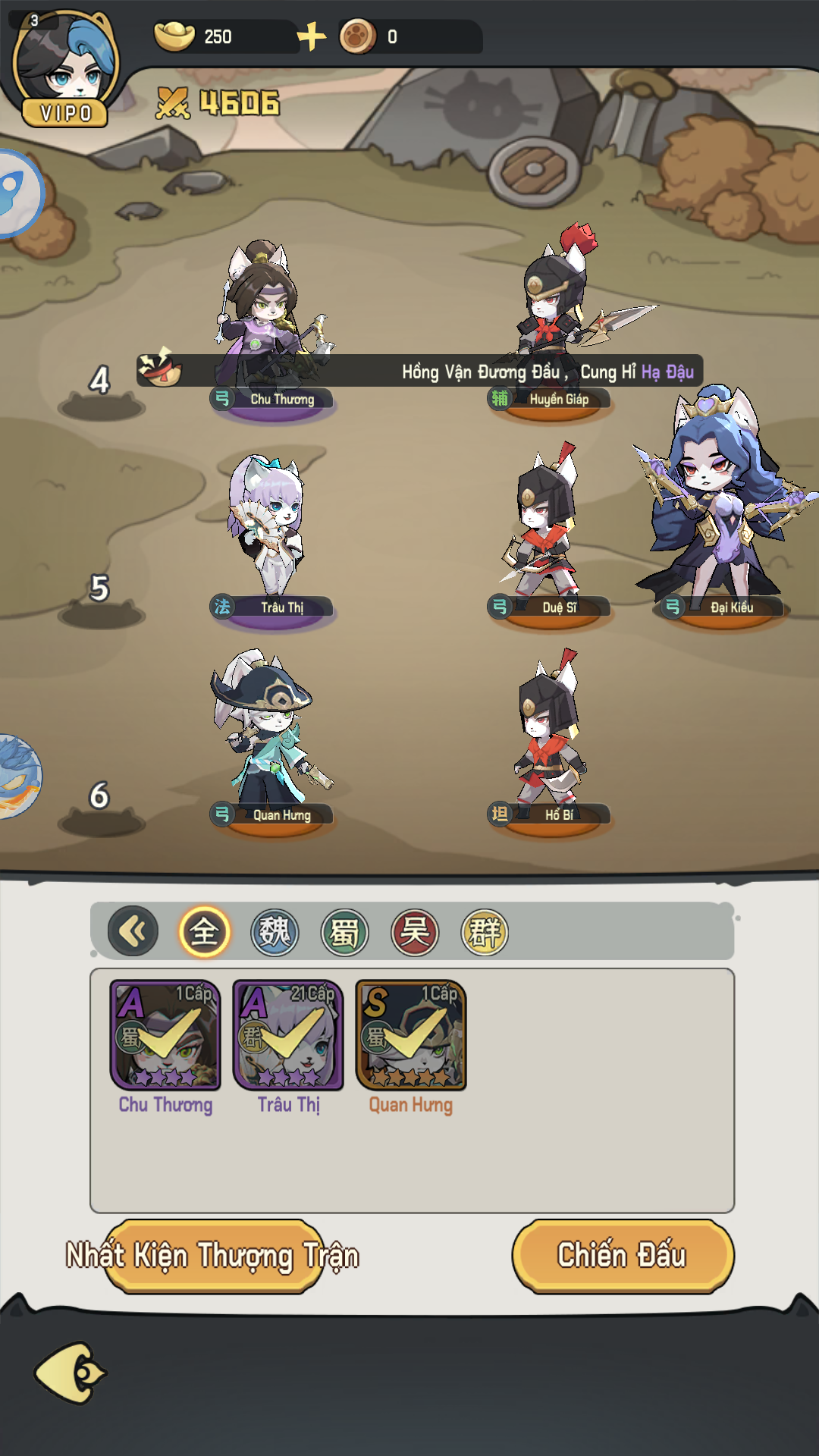The height and width of the screenshot is (1456, 819).
Task: Pick the Quan Hưng S-rank card
Action: [411, 1036]
